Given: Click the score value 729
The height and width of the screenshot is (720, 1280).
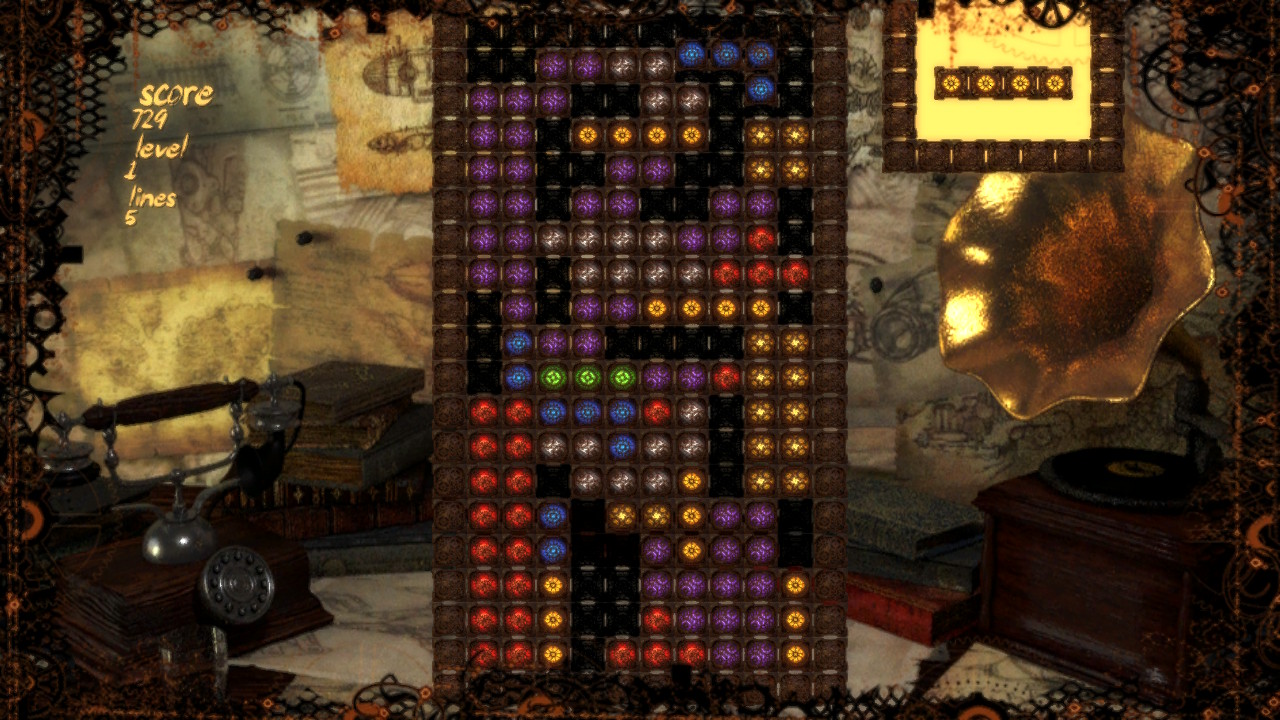Looking at the screenshot, I should 152,122.
